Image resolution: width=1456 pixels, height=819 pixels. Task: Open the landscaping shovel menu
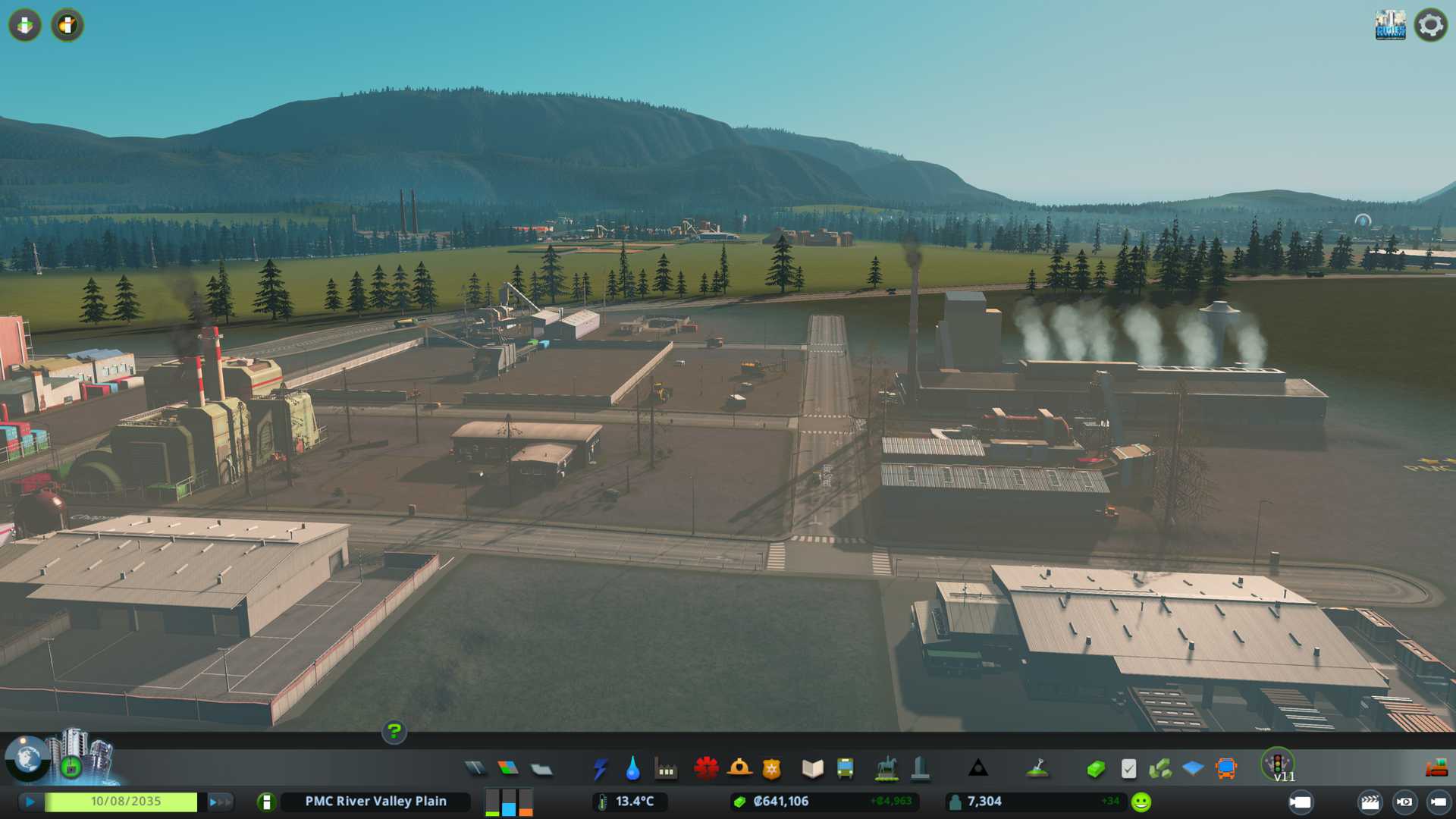tap(1037, 769)
